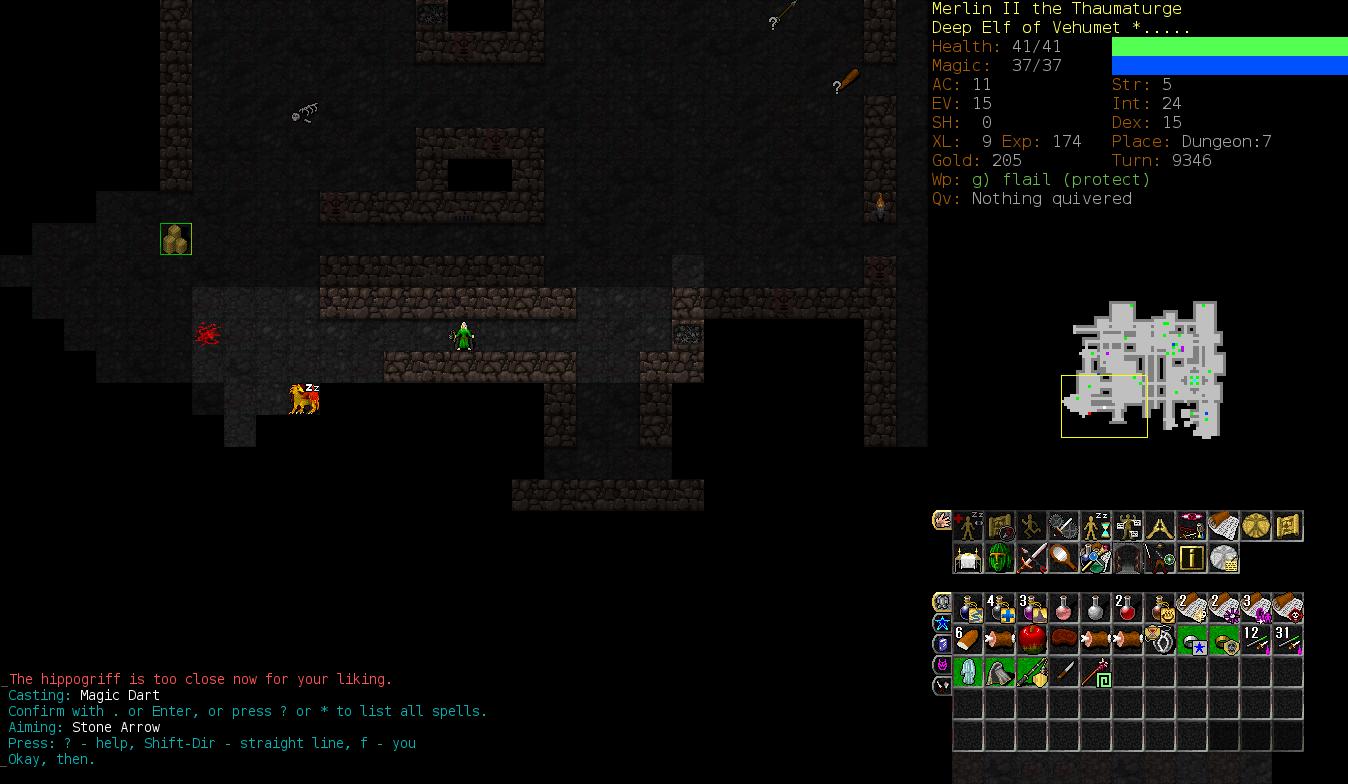This screenshot has height=784, width=1348.
Task: Choose the stack of six bread rations
Action: [968, 640]
